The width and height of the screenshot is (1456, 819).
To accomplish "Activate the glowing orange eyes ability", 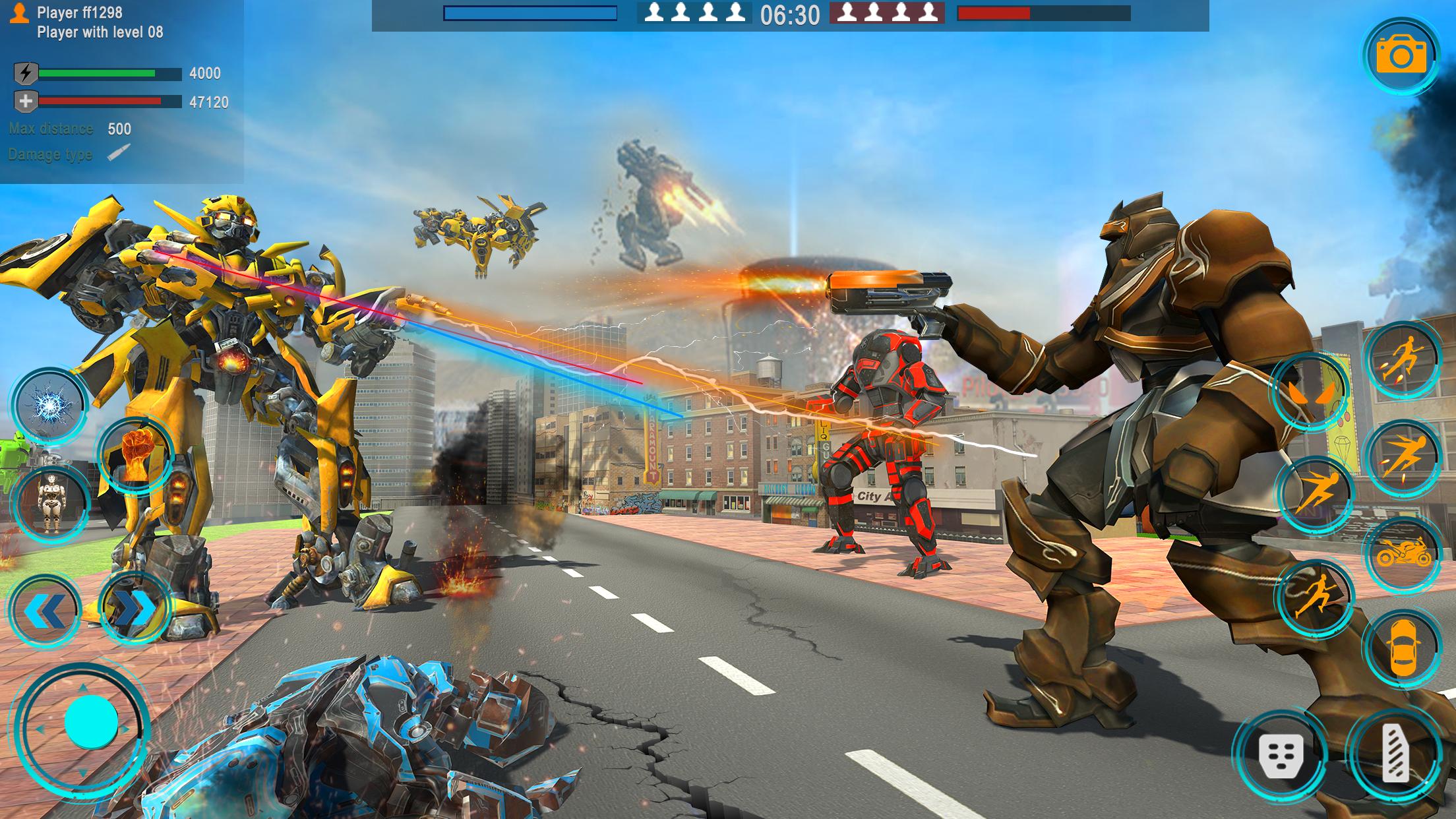I will click(1310, 392).
